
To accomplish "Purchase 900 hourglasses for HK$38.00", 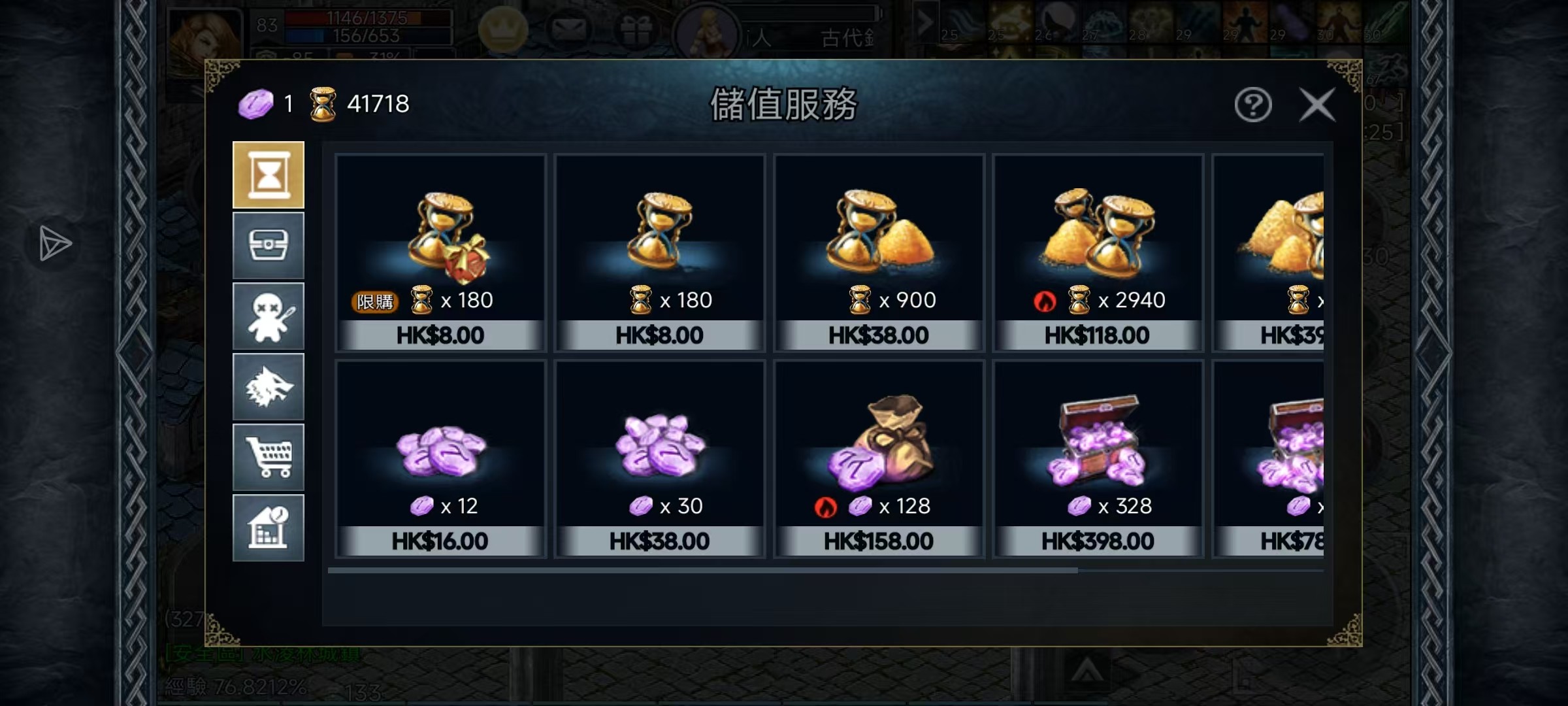I will pyautogui.click(x=879, y=253).
